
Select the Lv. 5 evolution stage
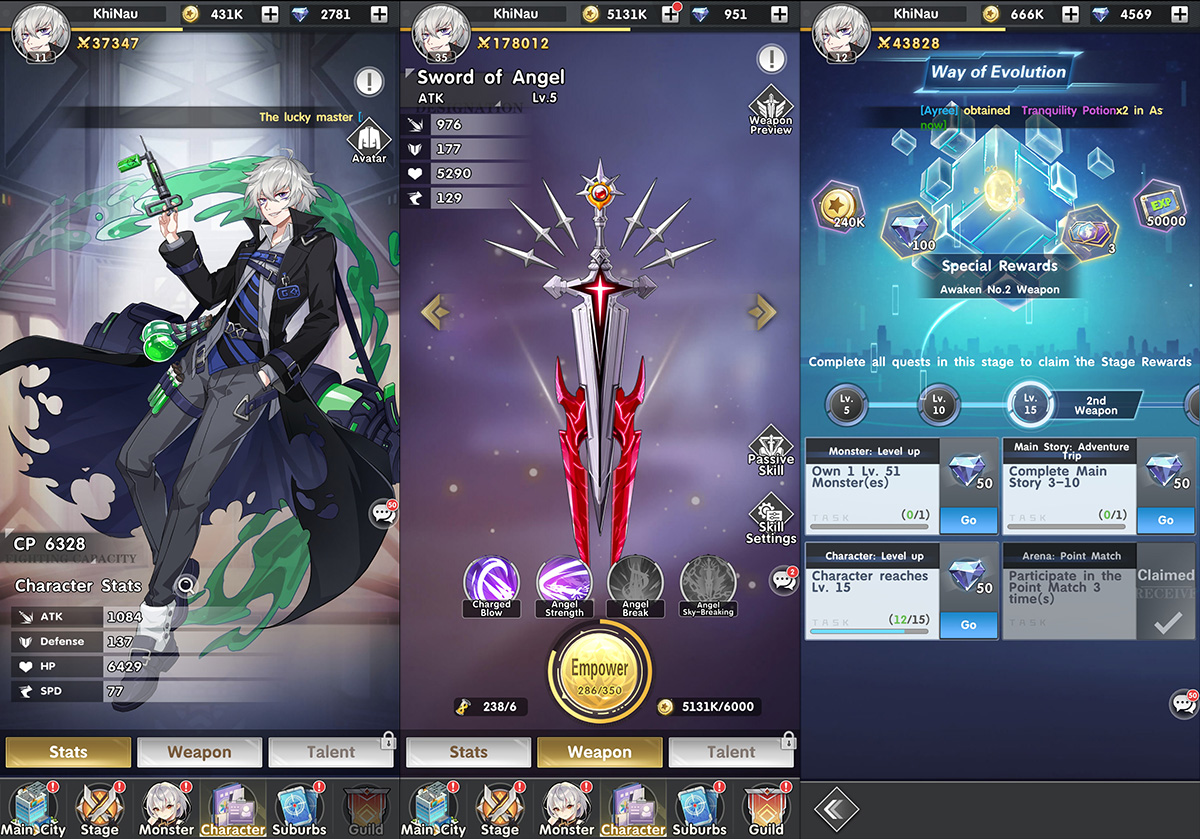(x=846, y=404)
